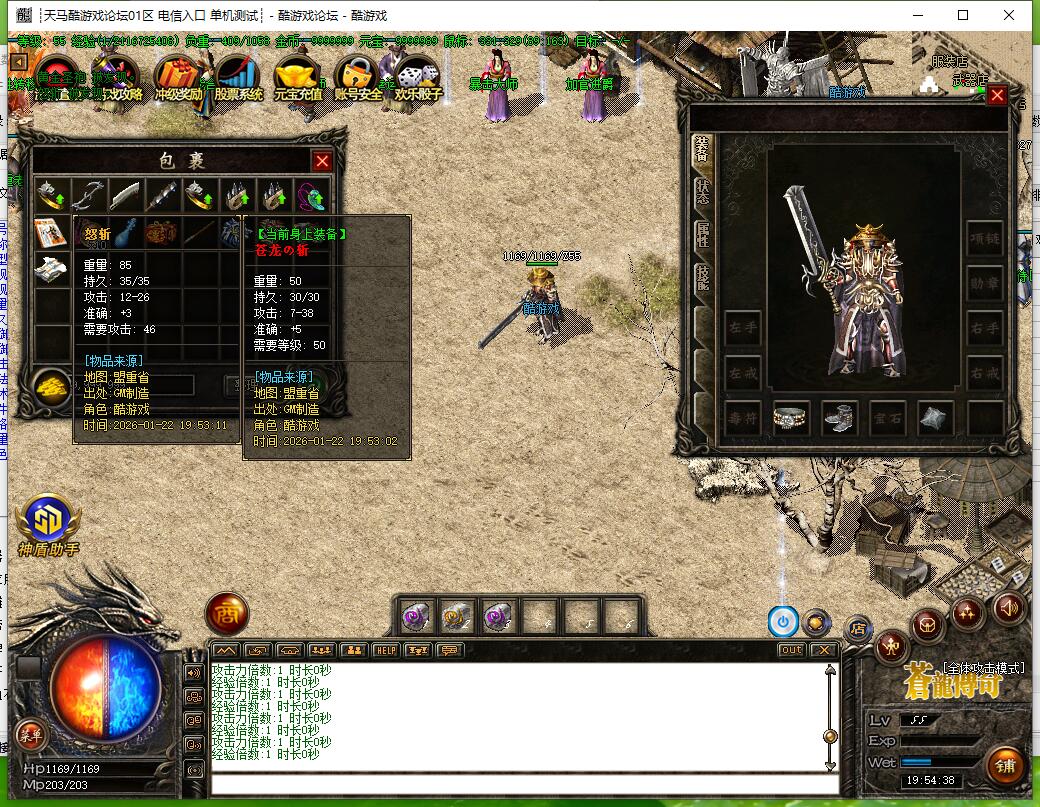Open the 菜单 menu button
Viewport: 1040px width, 807px height.
(x=32, y=735)
